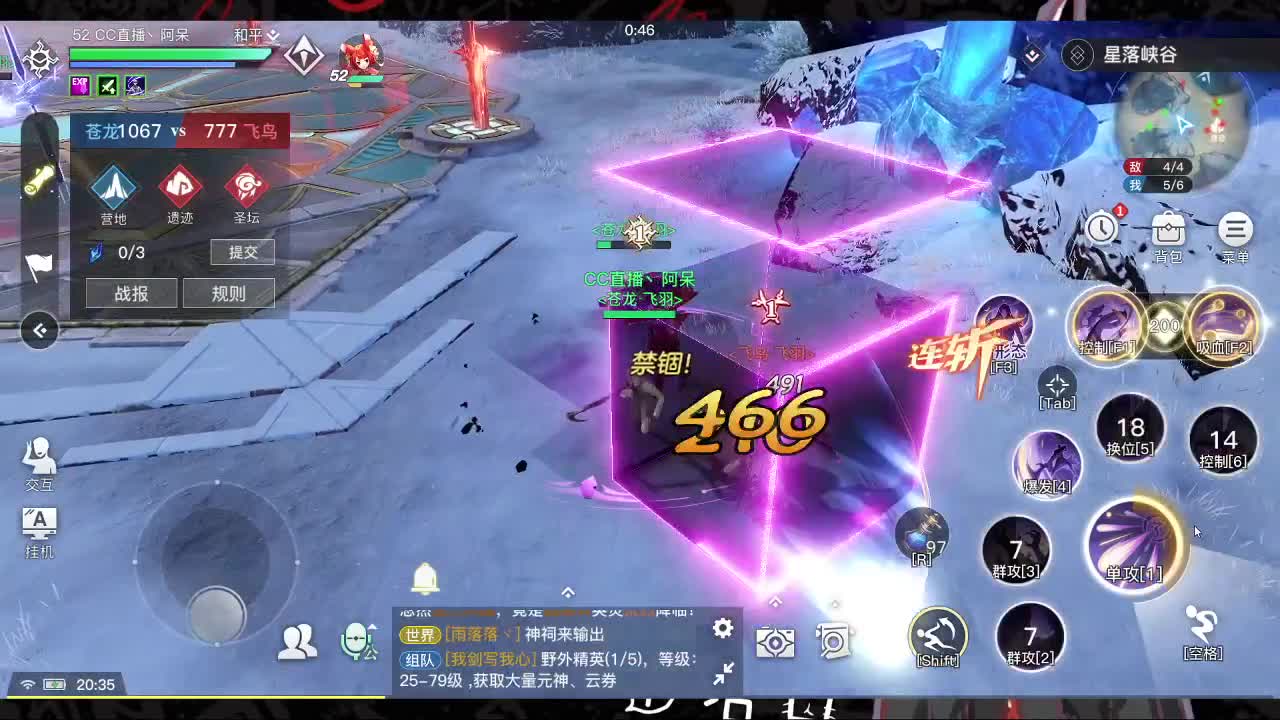Collapse the 星落峡谷 location bar chevron
1280x720 pixels.
pos(1030,56)
